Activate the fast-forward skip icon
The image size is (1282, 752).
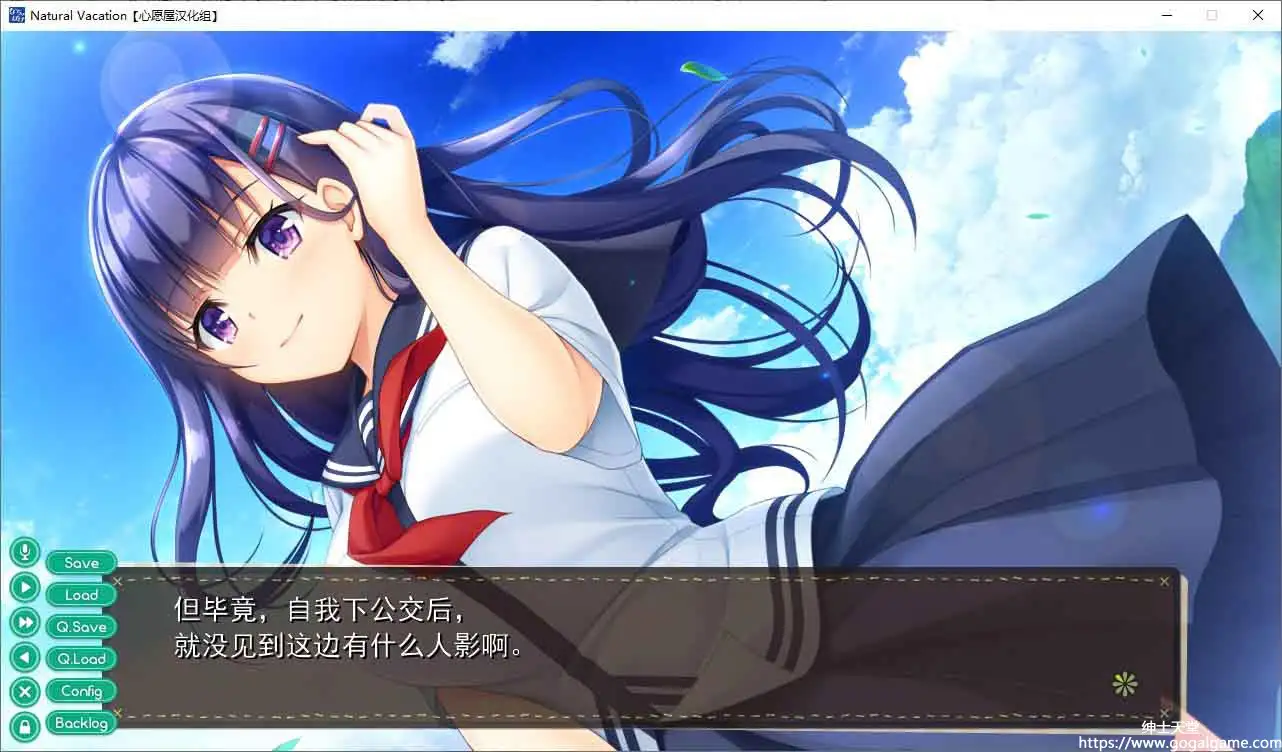(24, 619)
